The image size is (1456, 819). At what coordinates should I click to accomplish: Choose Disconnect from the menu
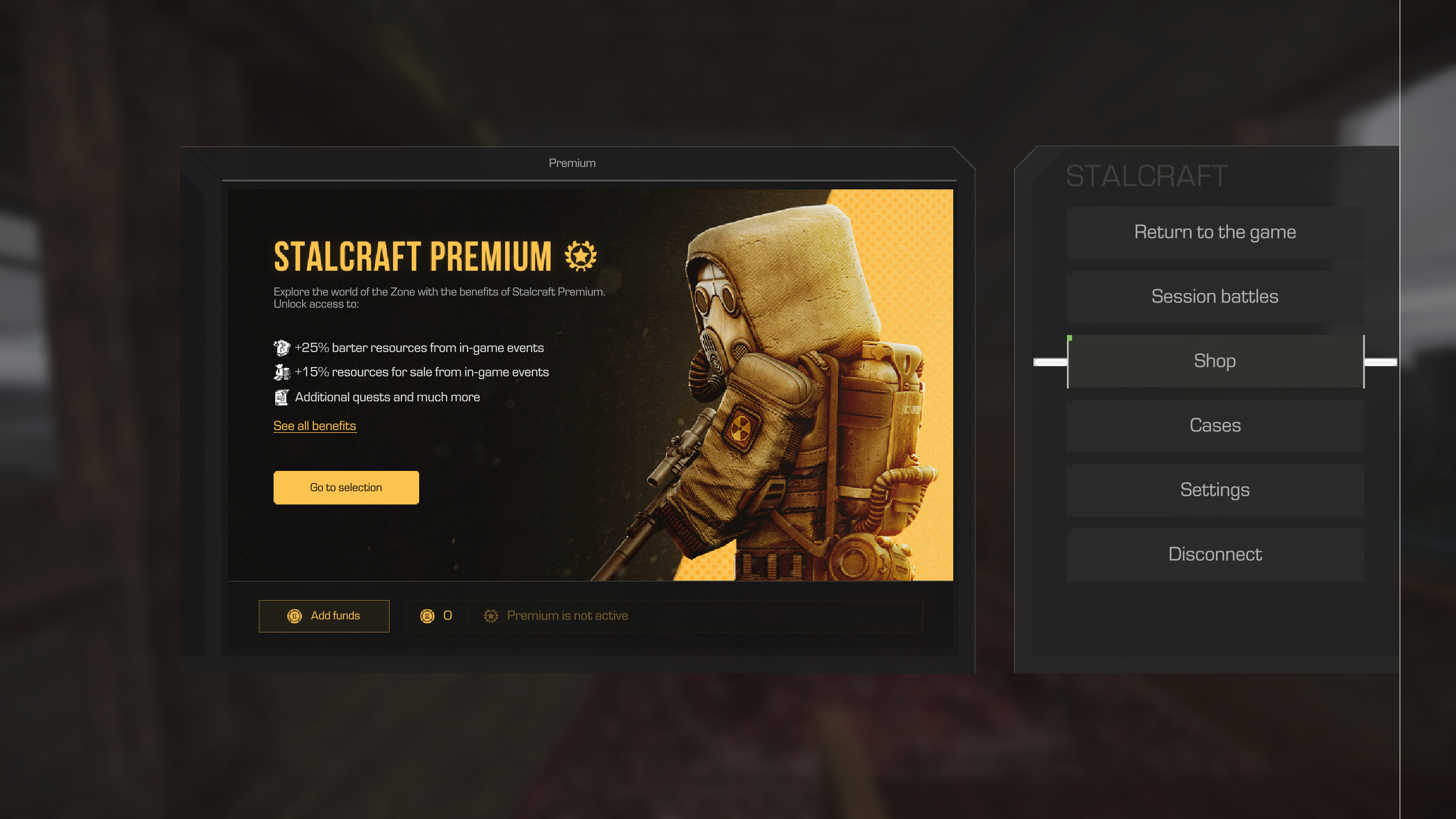point(1215,554)
